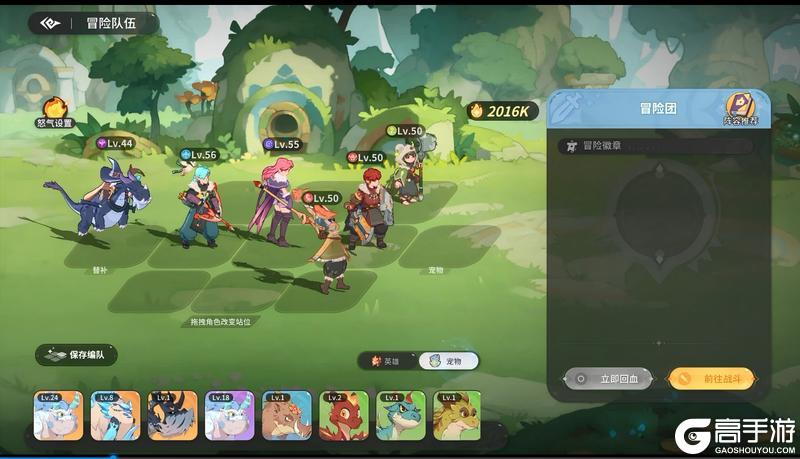Viewport: 800px width, 459px height.
Task: Switch to the Heroes (英雄) tab
Action: pos(387,361)
